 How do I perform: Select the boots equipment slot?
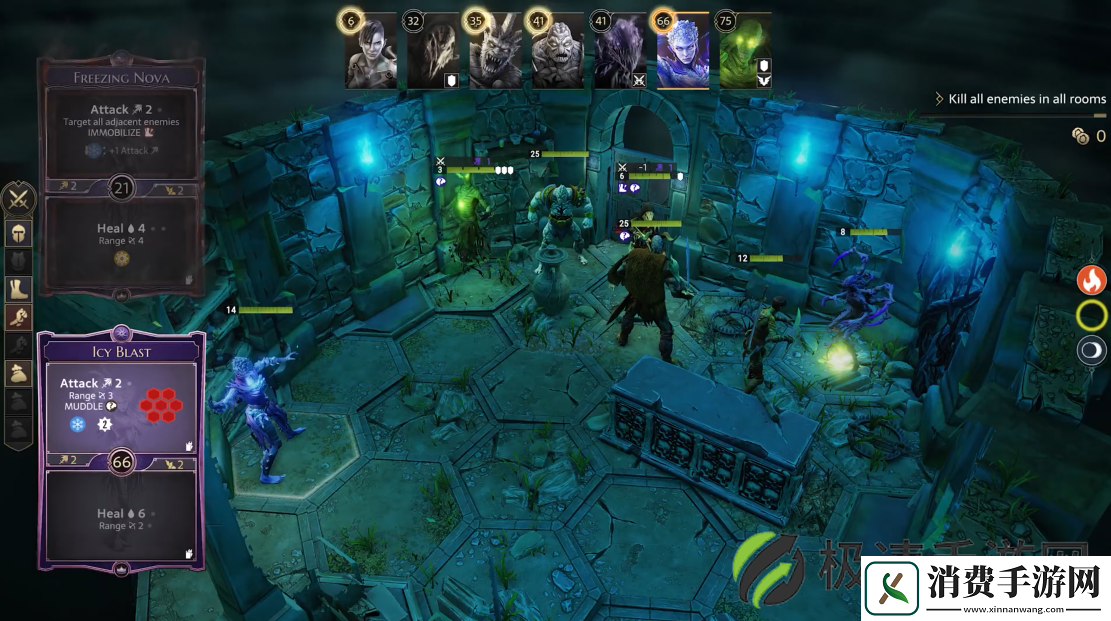click(x=20, y=289)
